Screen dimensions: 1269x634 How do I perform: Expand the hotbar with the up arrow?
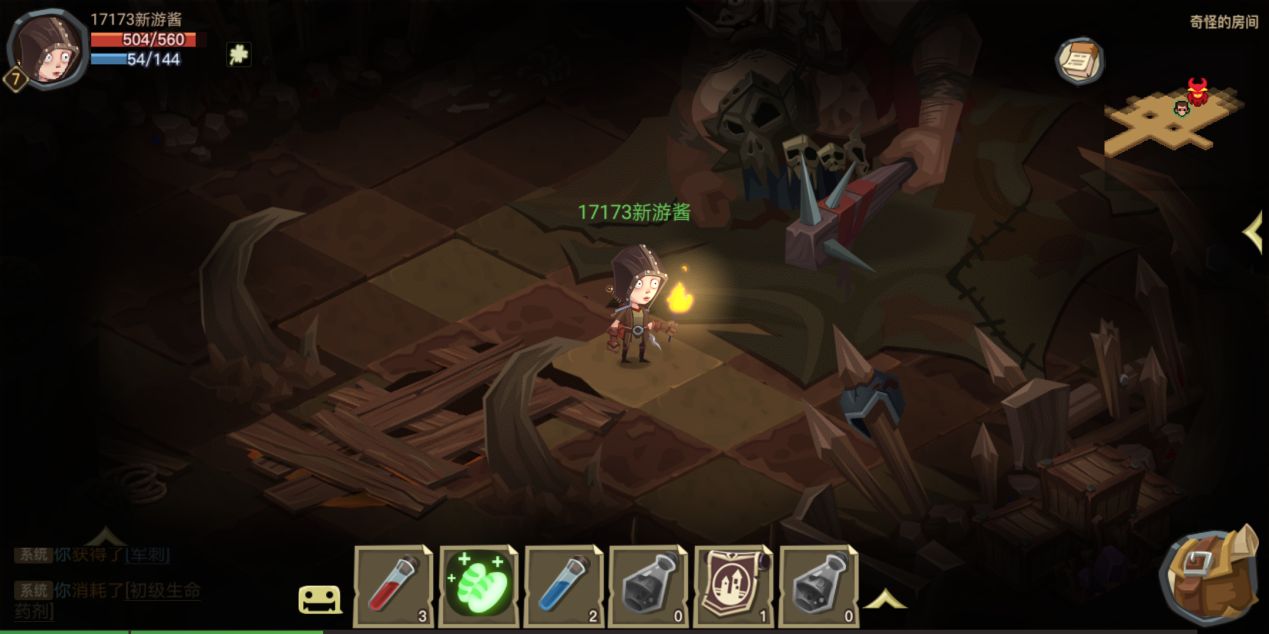[884, 599]
